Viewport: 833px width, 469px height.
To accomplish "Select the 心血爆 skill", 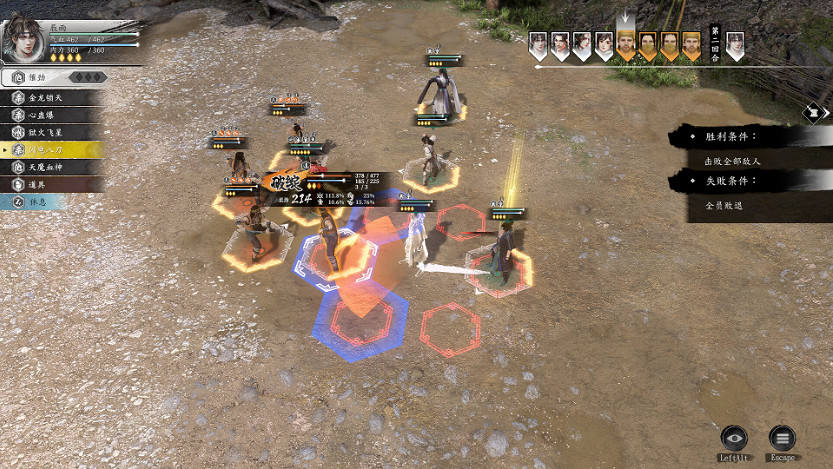I will 50,115.
